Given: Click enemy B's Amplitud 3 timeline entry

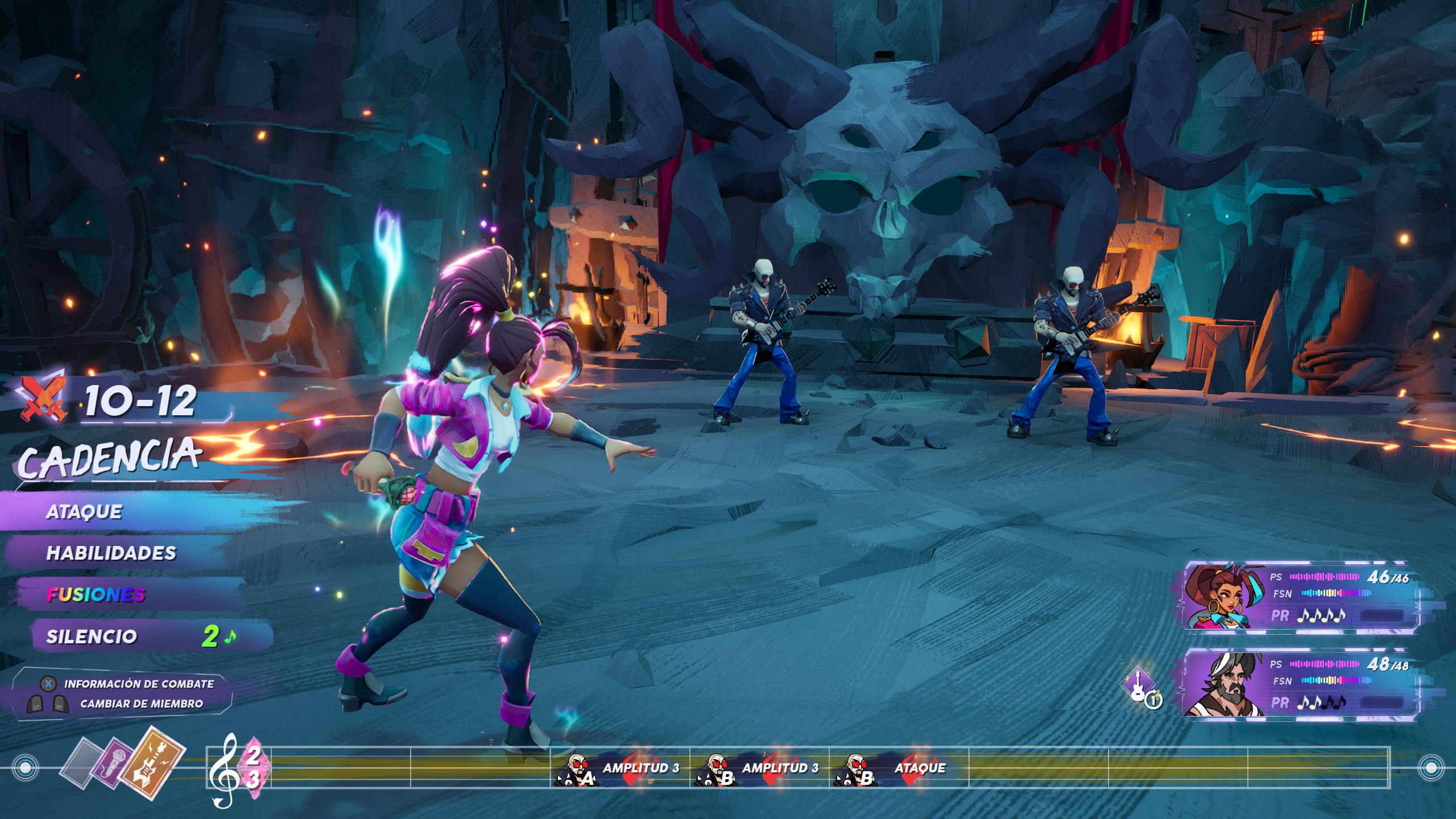Looking at the screenshot, I should (x=760, y=769).
